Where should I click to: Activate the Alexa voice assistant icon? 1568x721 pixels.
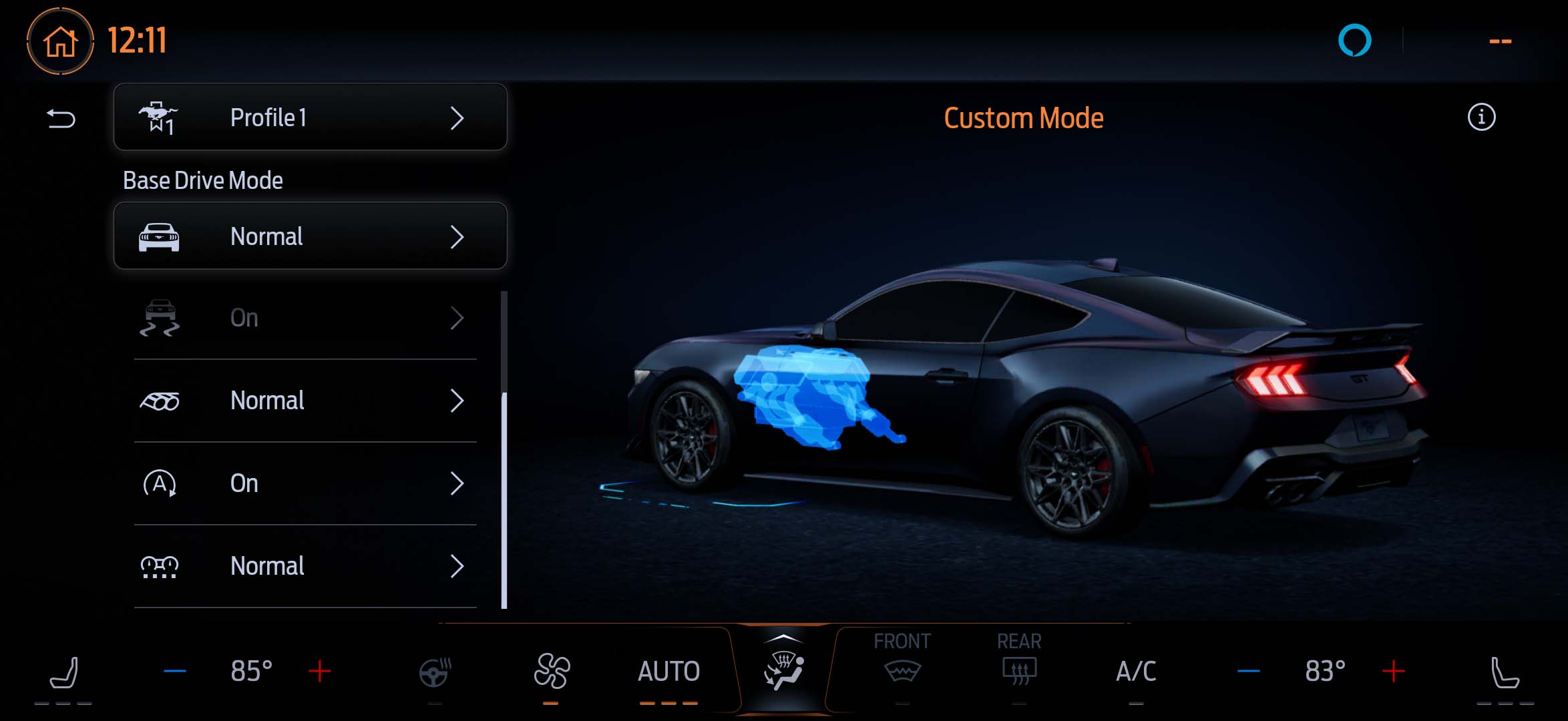coord(1354,41)
